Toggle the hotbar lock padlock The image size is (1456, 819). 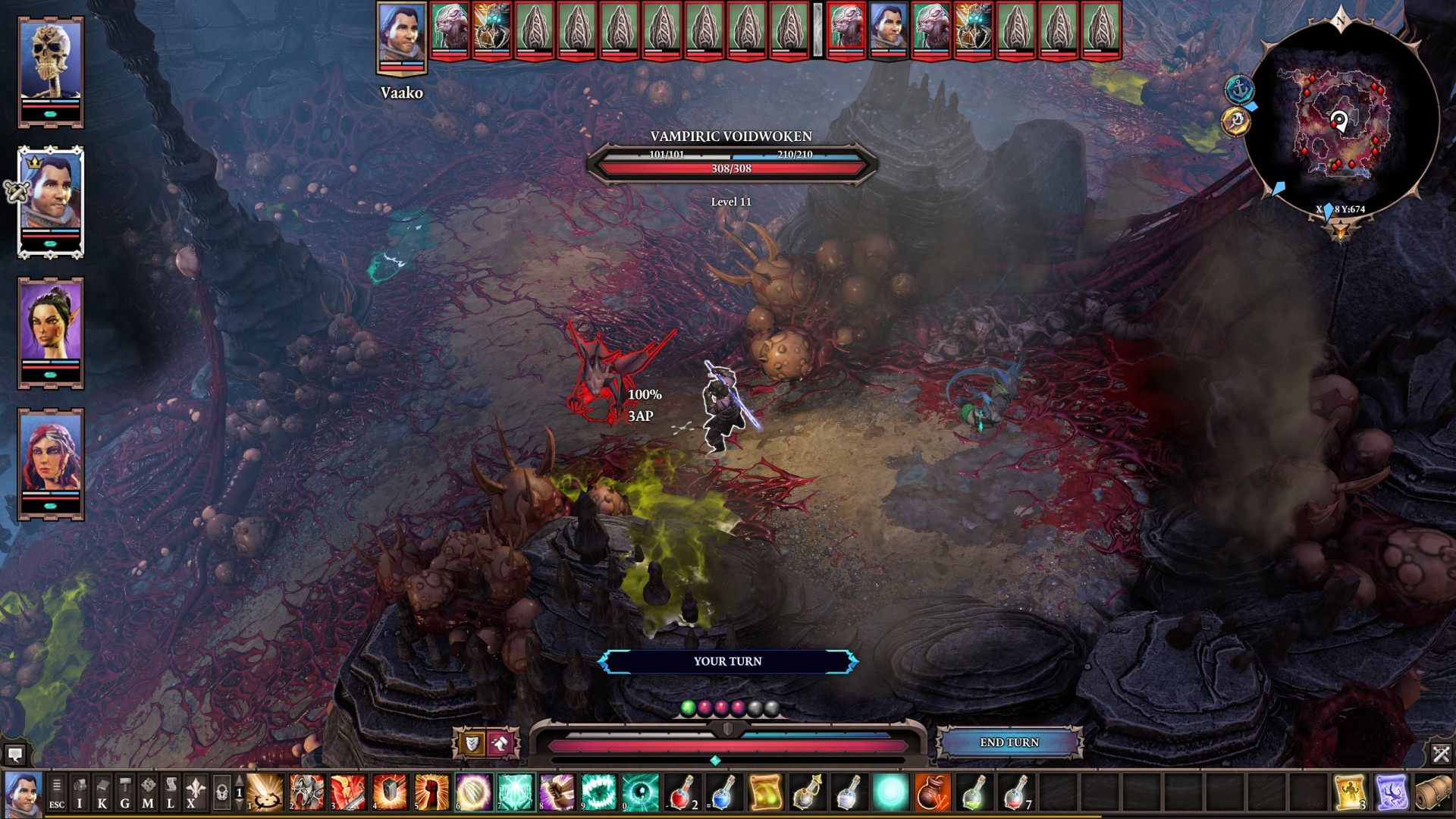pyautogui.click(x=221, y=793)
